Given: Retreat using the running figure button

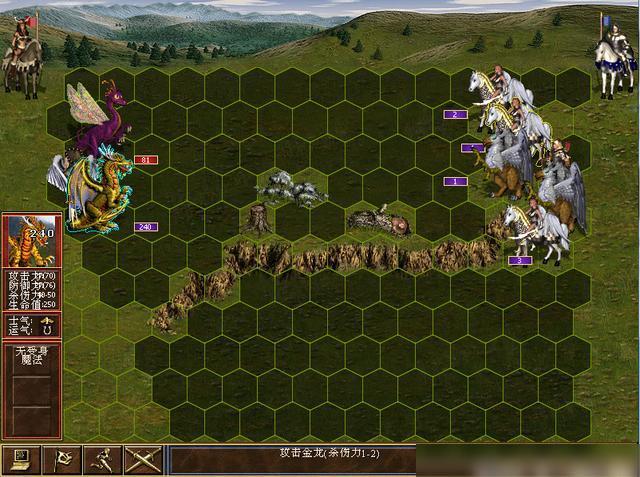Looking at the screenshot, I should tap(104, 460).
